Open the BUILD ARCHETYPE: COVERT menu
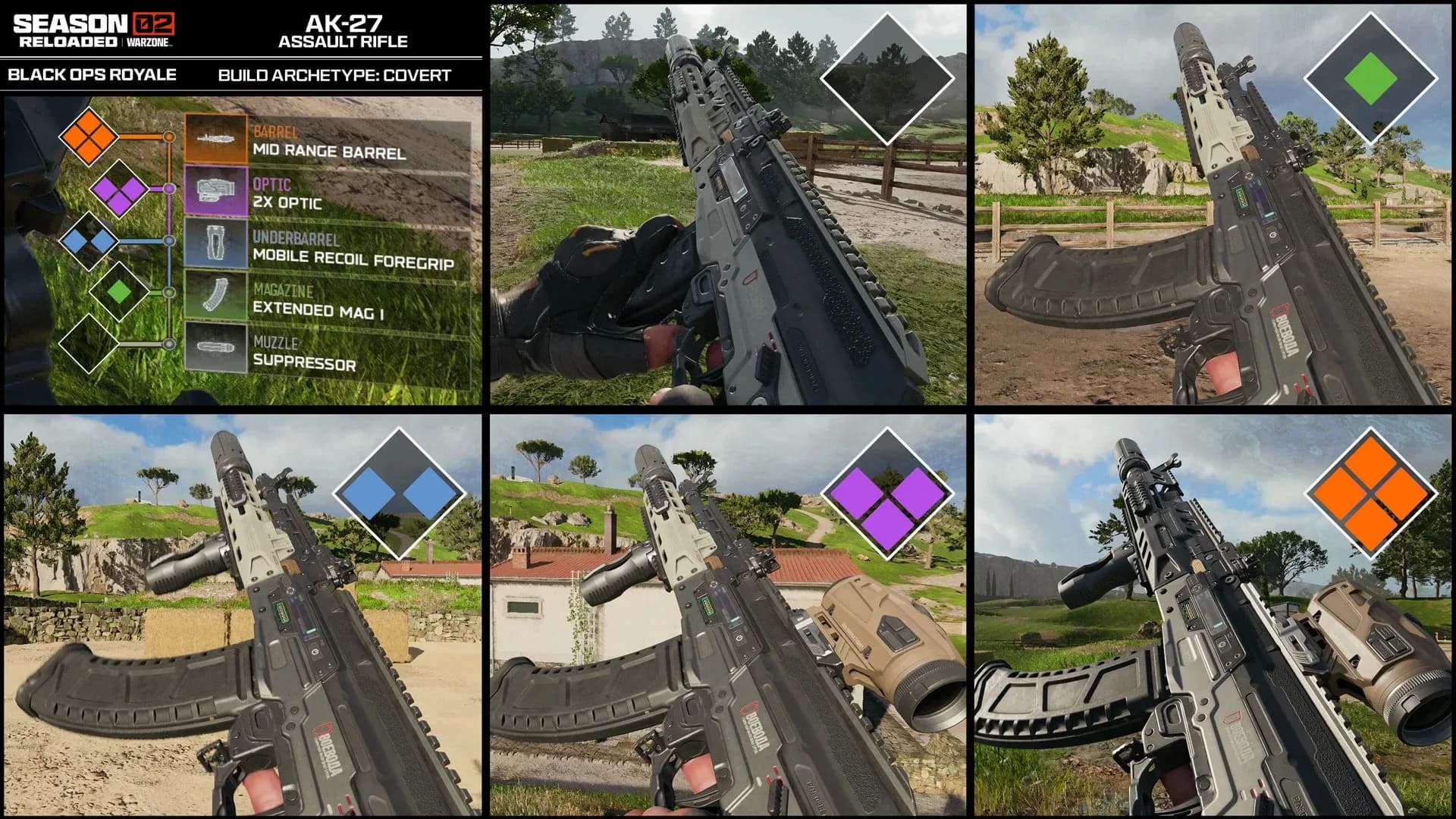Image resolution: width=1456 pixels, height=819 pixels. tap(336, 76)
